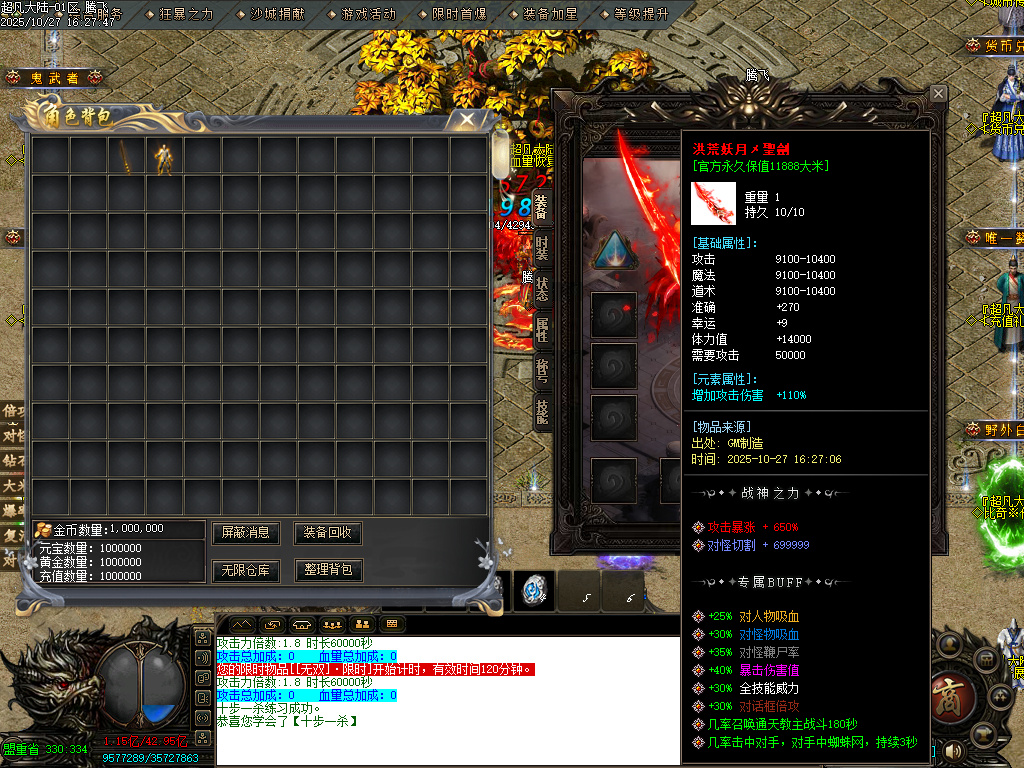
Task: Close the 角色背包 inventory window
Action: (467, 119)
